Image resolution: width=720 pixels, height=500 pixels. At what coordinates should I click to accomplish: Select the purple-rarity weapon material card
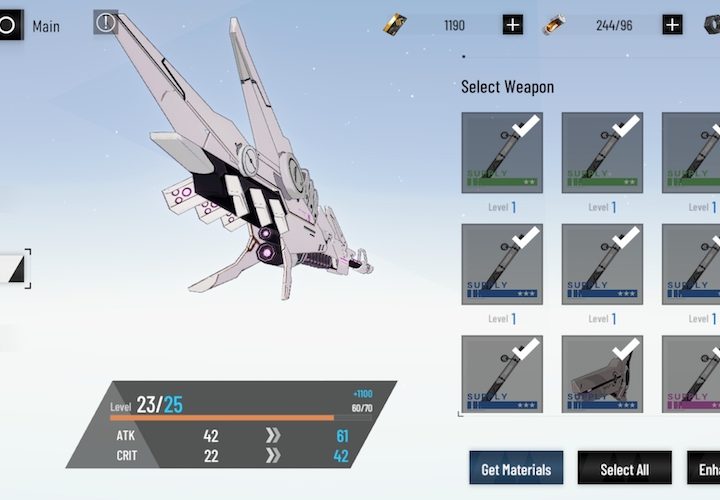692,375
